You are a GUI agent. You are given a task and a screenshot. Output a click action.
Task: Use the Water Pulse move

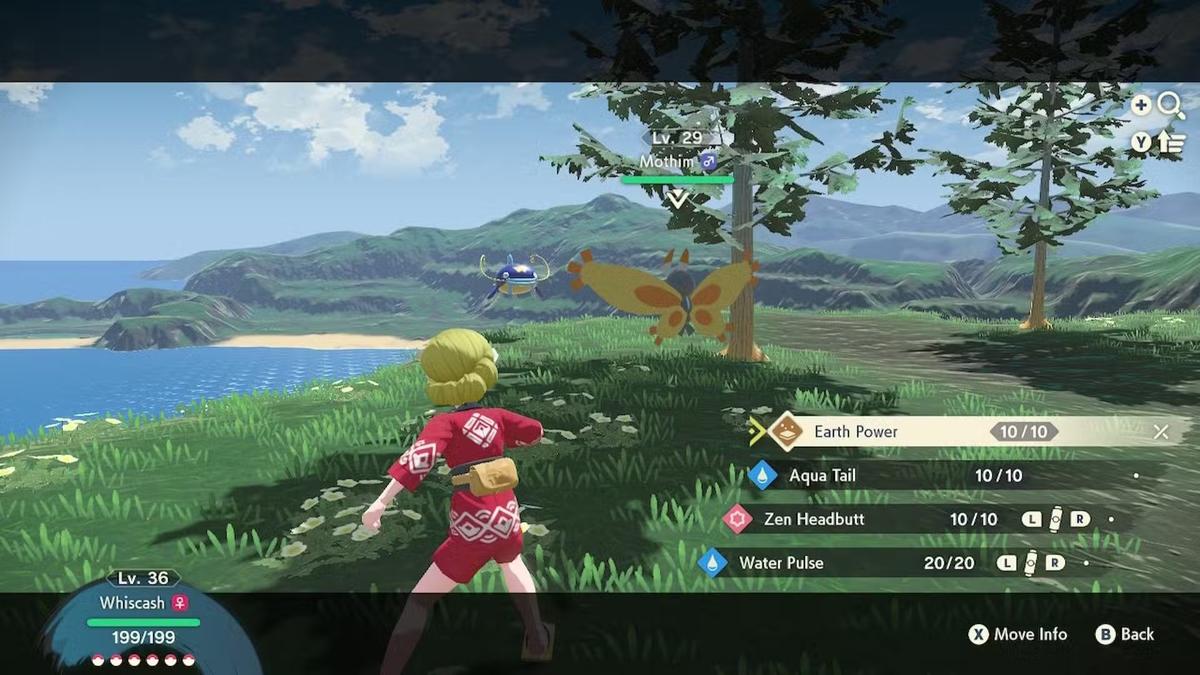[x=781, y=563]
